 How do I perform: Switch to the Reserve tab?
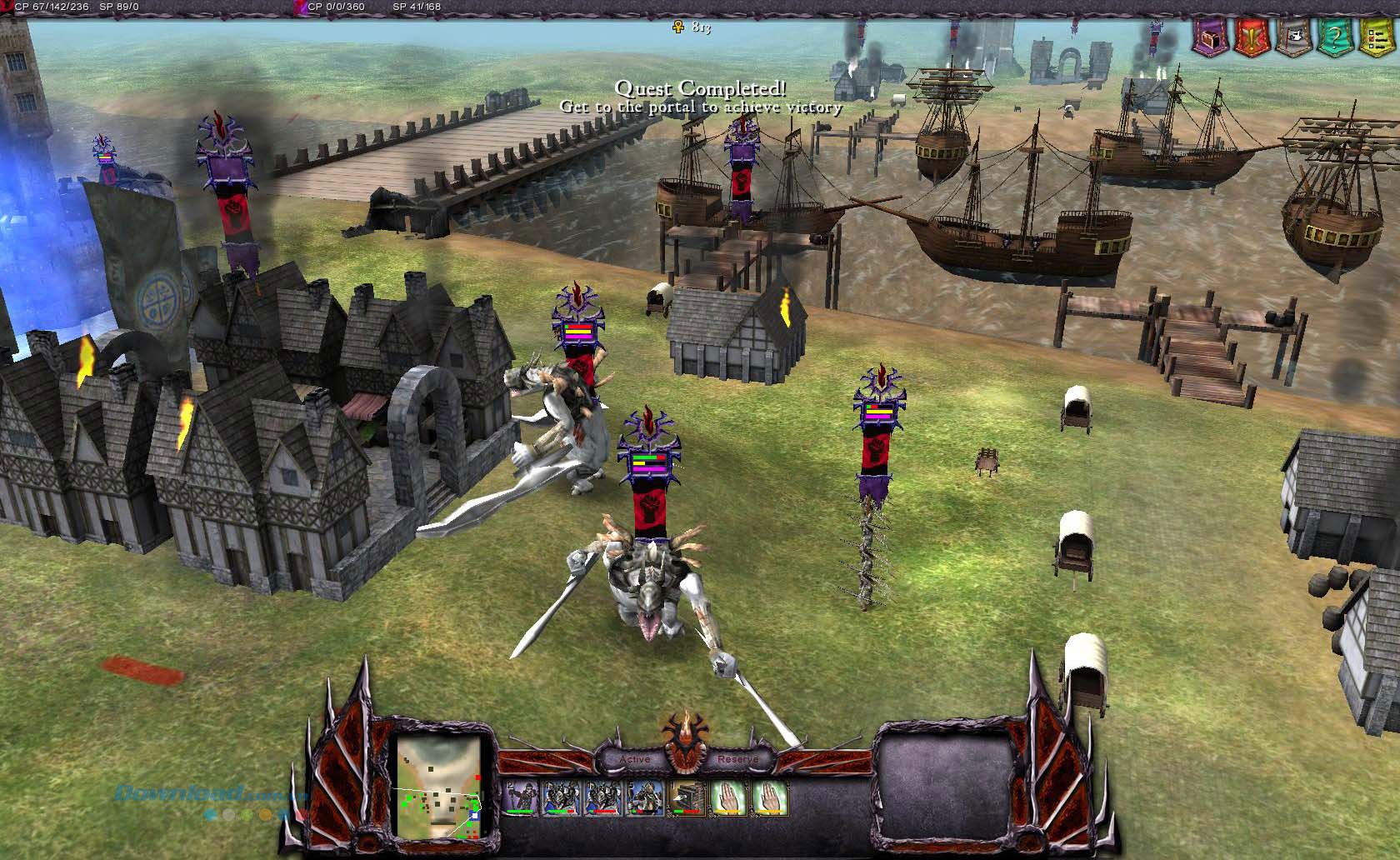[739, 759]
